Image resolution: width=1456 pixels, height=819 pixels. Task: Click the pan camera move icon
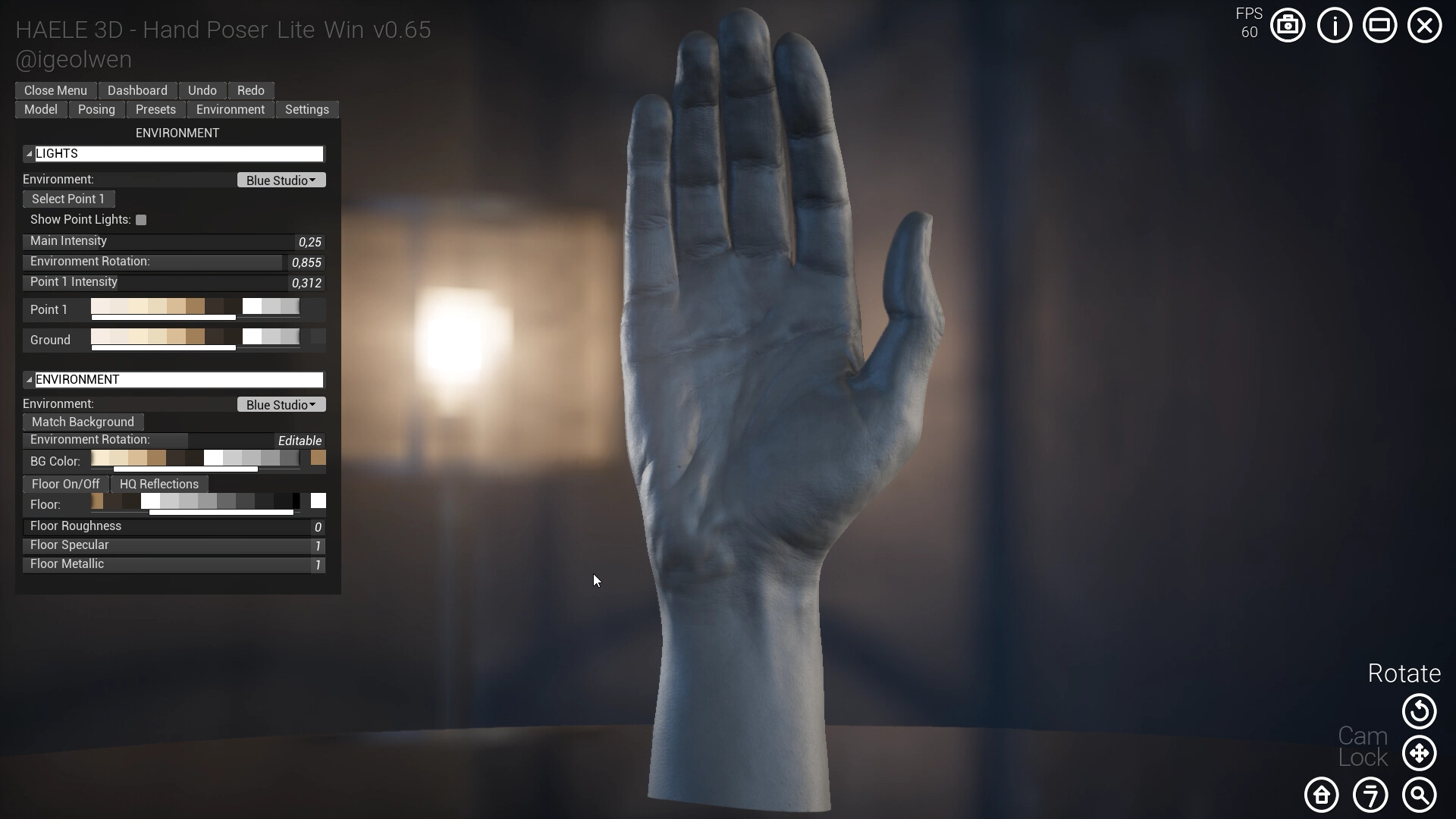click(x=1419, y=753)
